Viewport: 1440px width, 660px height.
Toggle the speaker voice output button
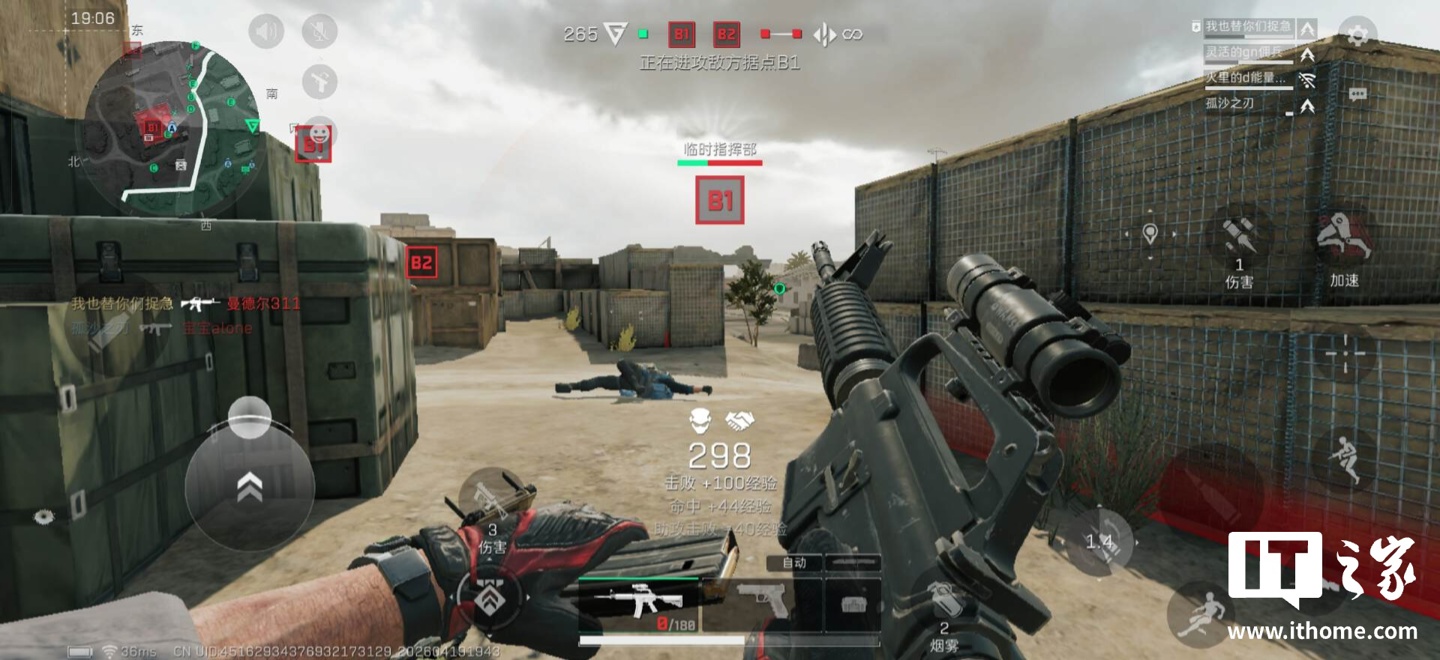[x=266, y=32]
